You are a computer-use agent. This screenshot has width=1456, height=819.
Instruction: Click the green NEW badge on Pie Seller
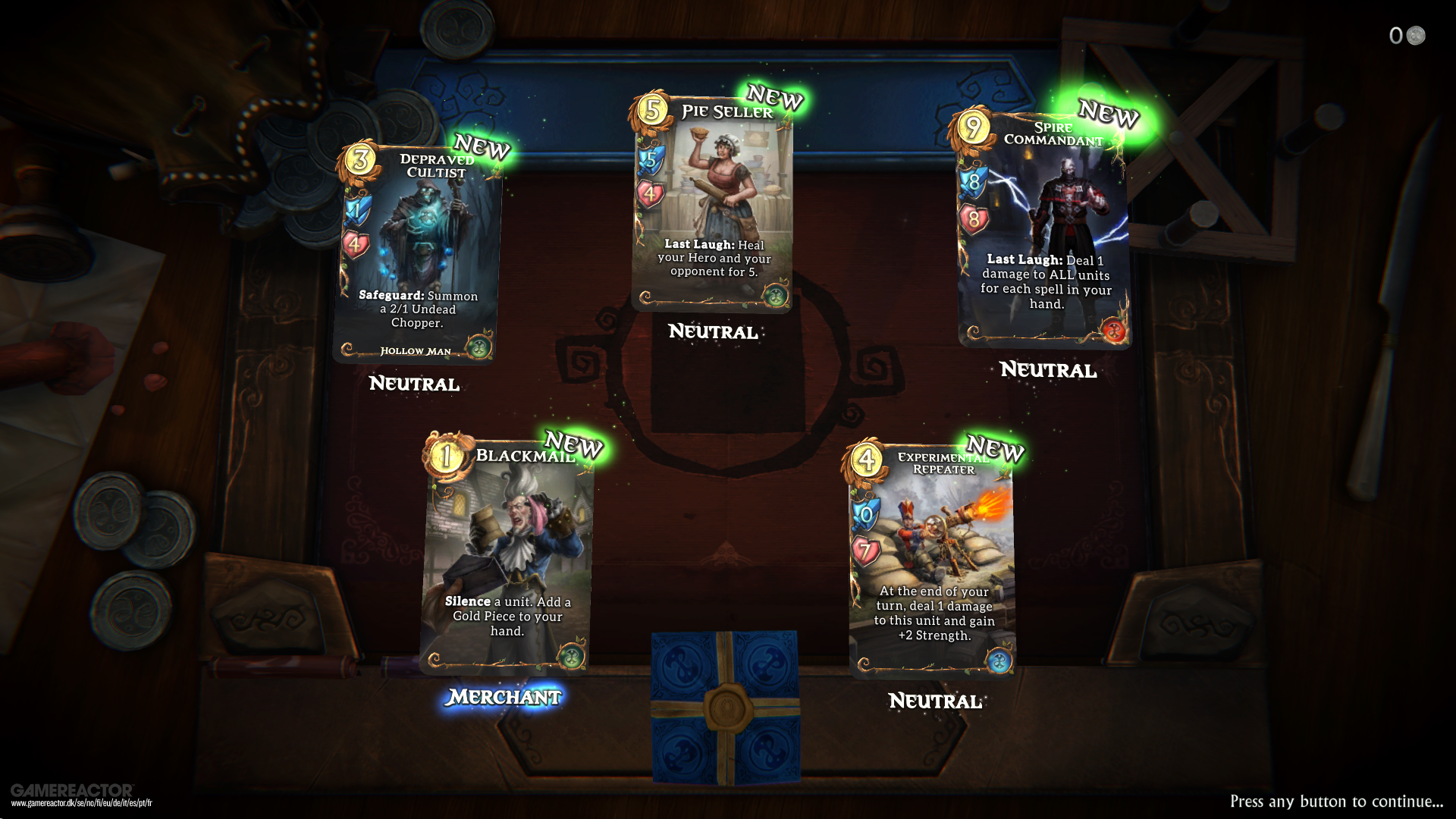coord(774,99)
